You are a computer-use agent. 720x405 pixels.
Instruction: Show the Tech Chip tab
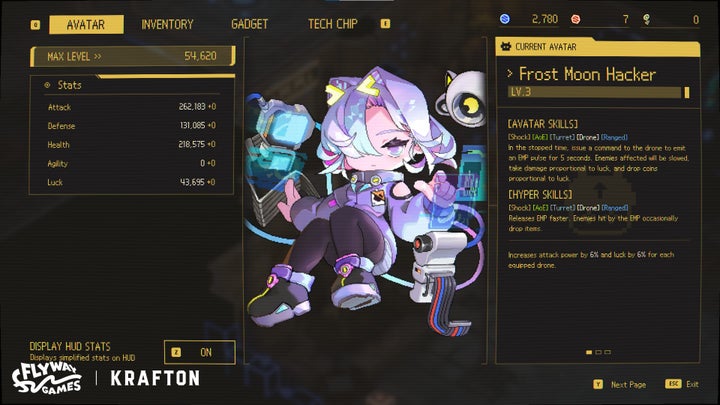click(x=333, y=24)
